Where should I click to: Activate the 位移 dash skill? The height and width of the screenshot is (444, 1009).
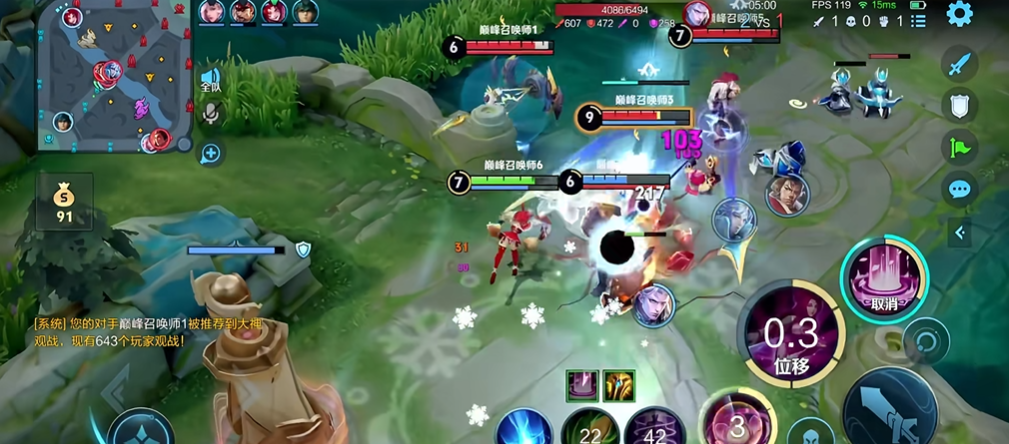(x=791, y=339)
